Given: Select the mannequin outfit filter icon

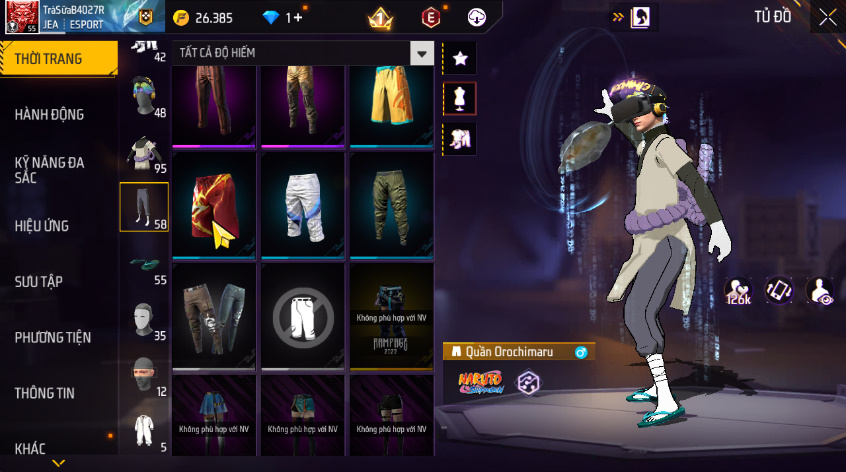Looking at the screenshot, I should [x=460, y=99].
